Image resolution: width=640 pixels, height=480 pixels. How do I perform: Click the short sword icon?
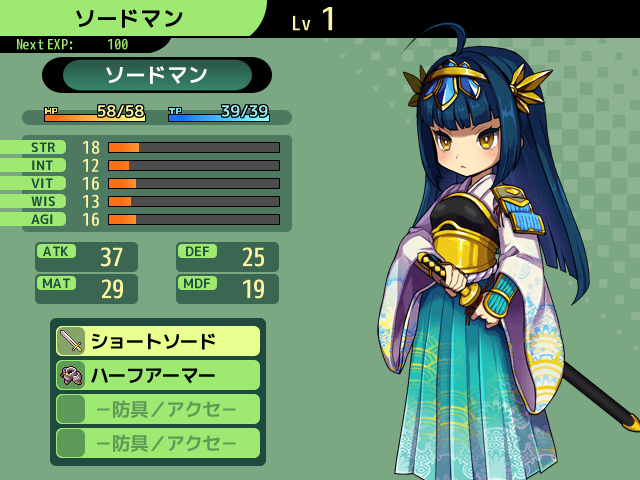[x=71, y=341]
